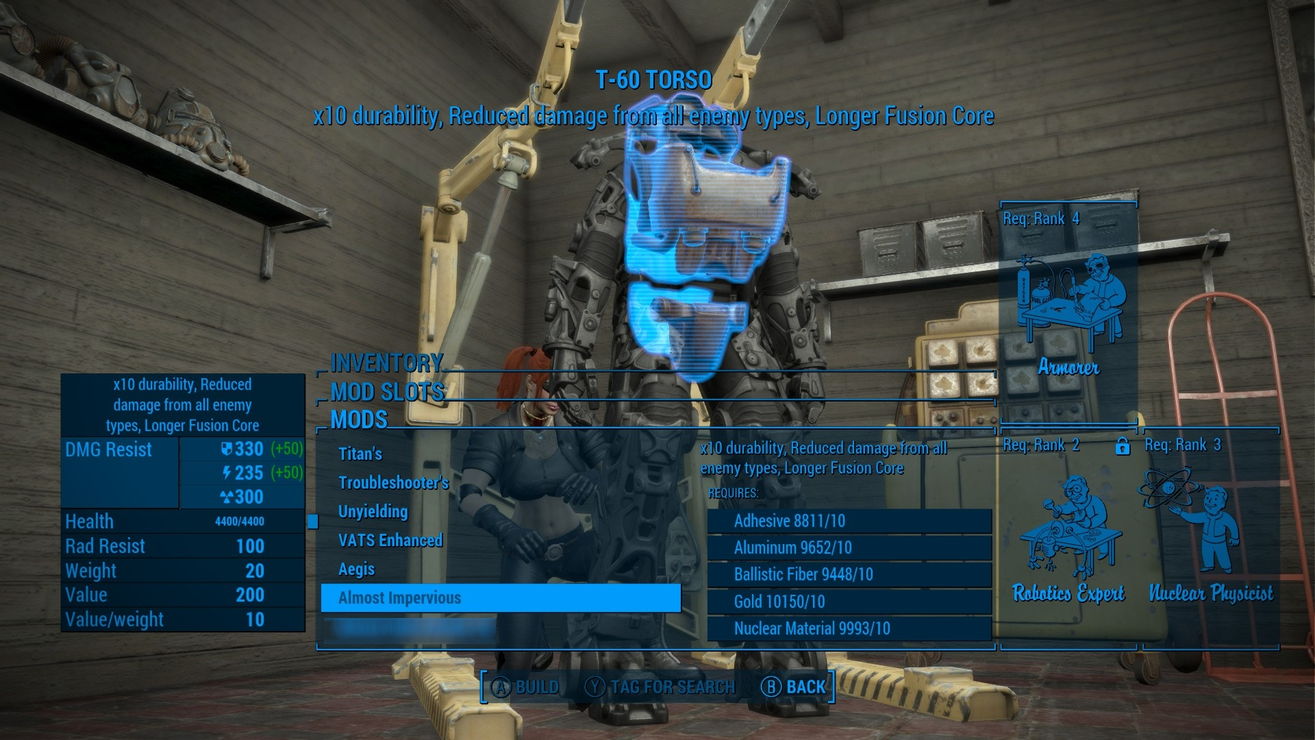Select the Aluminum requirement row

click(x=849, y=548)
